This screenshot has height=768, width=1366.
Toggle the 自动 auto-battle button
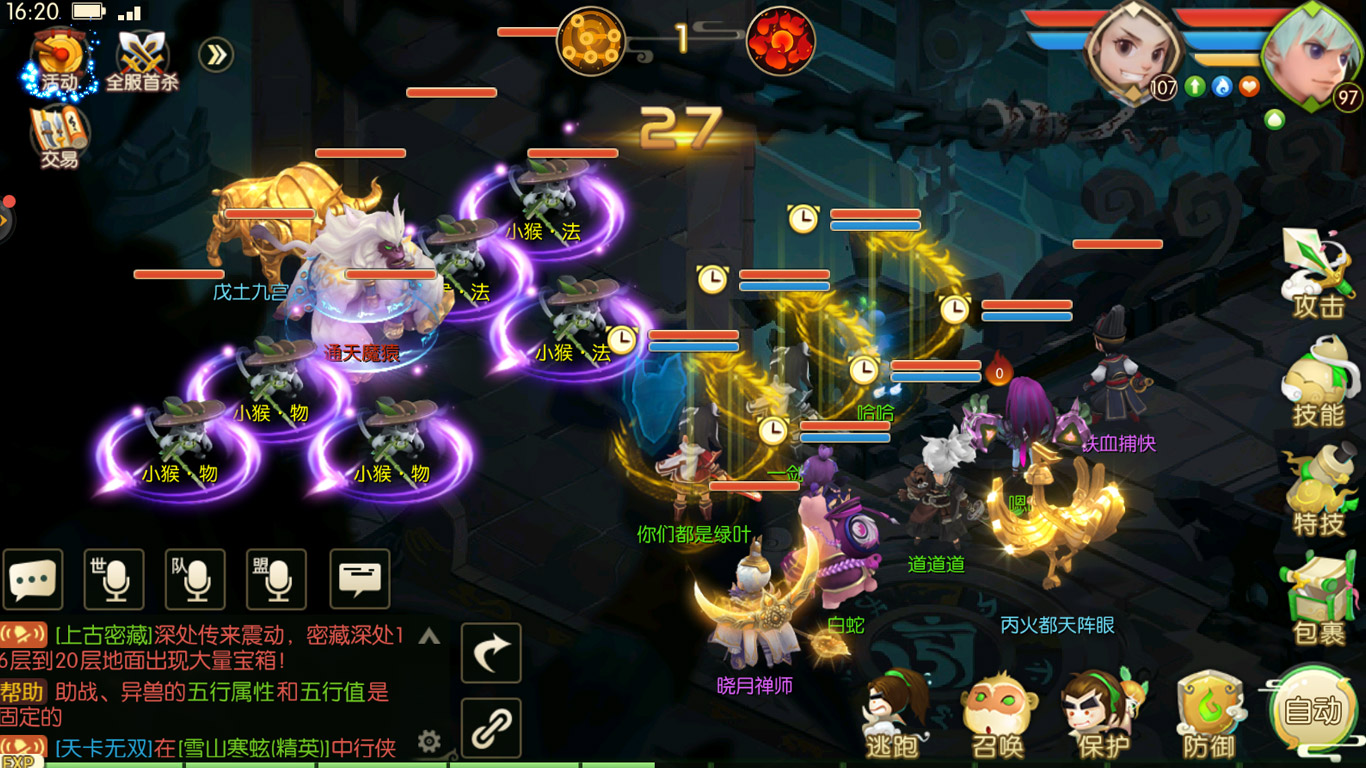tap(1312, 711)
